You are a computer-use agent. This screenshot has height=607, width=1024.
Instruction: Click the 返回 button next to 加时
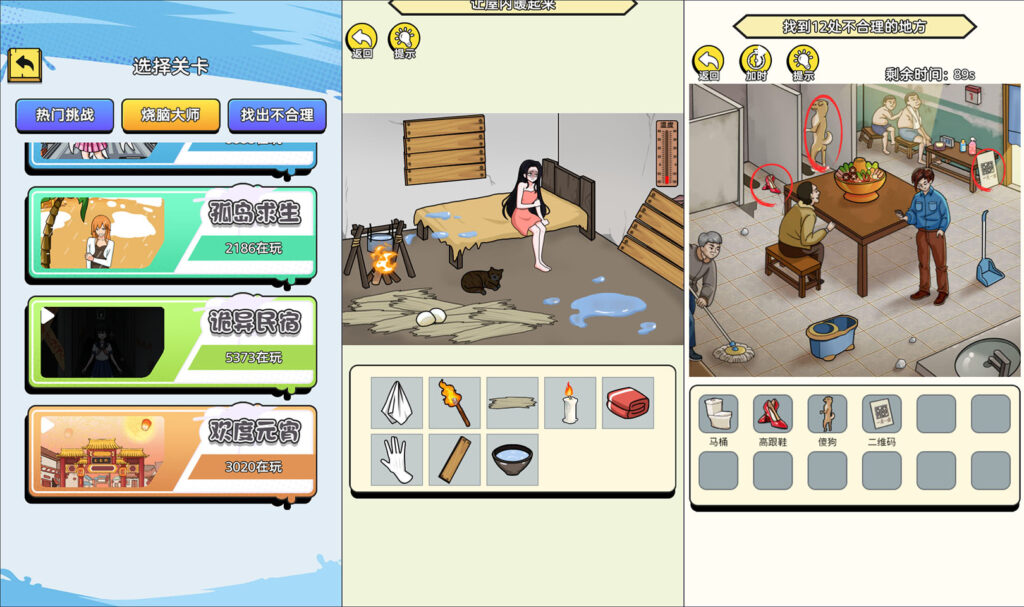click(708, 62)
